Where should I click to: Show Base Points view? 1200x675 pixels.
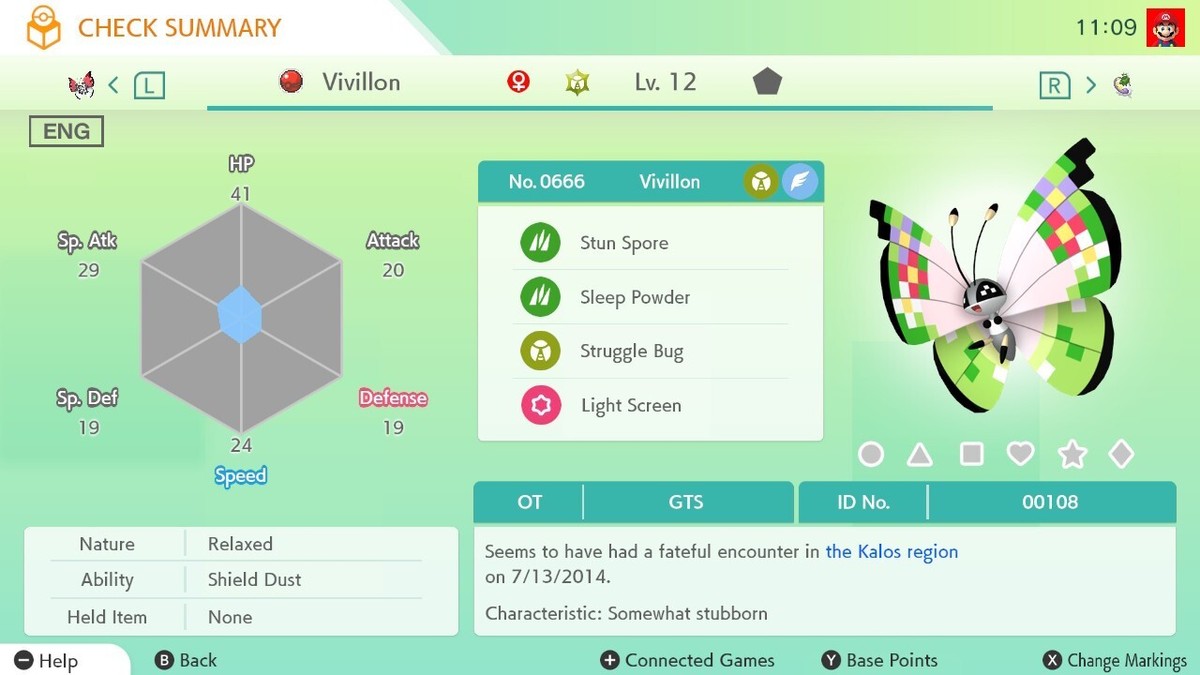tap(880, 660)
